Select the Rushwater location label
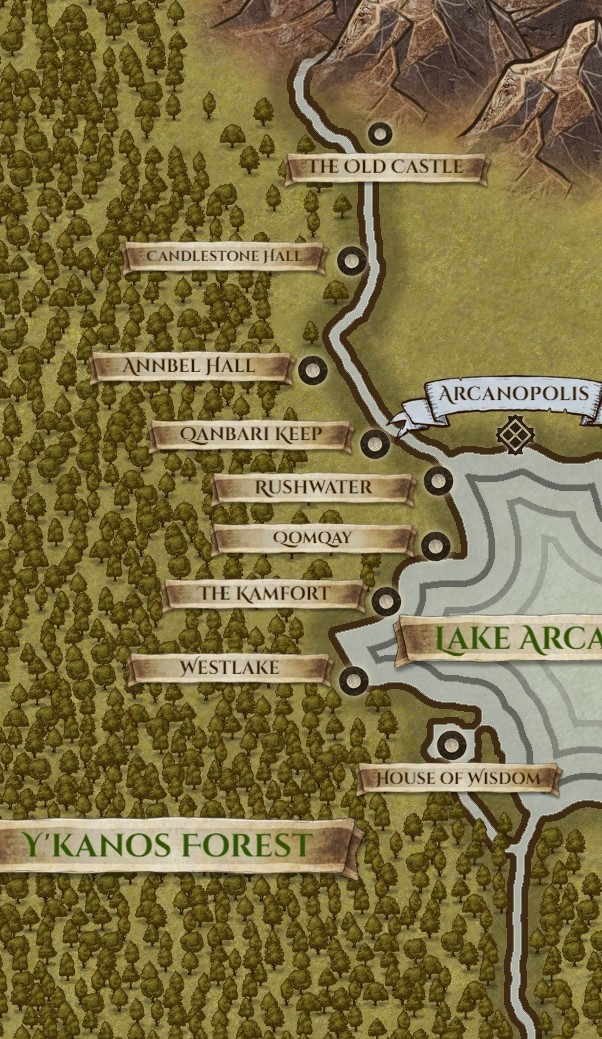 click(x=313, y=488)
